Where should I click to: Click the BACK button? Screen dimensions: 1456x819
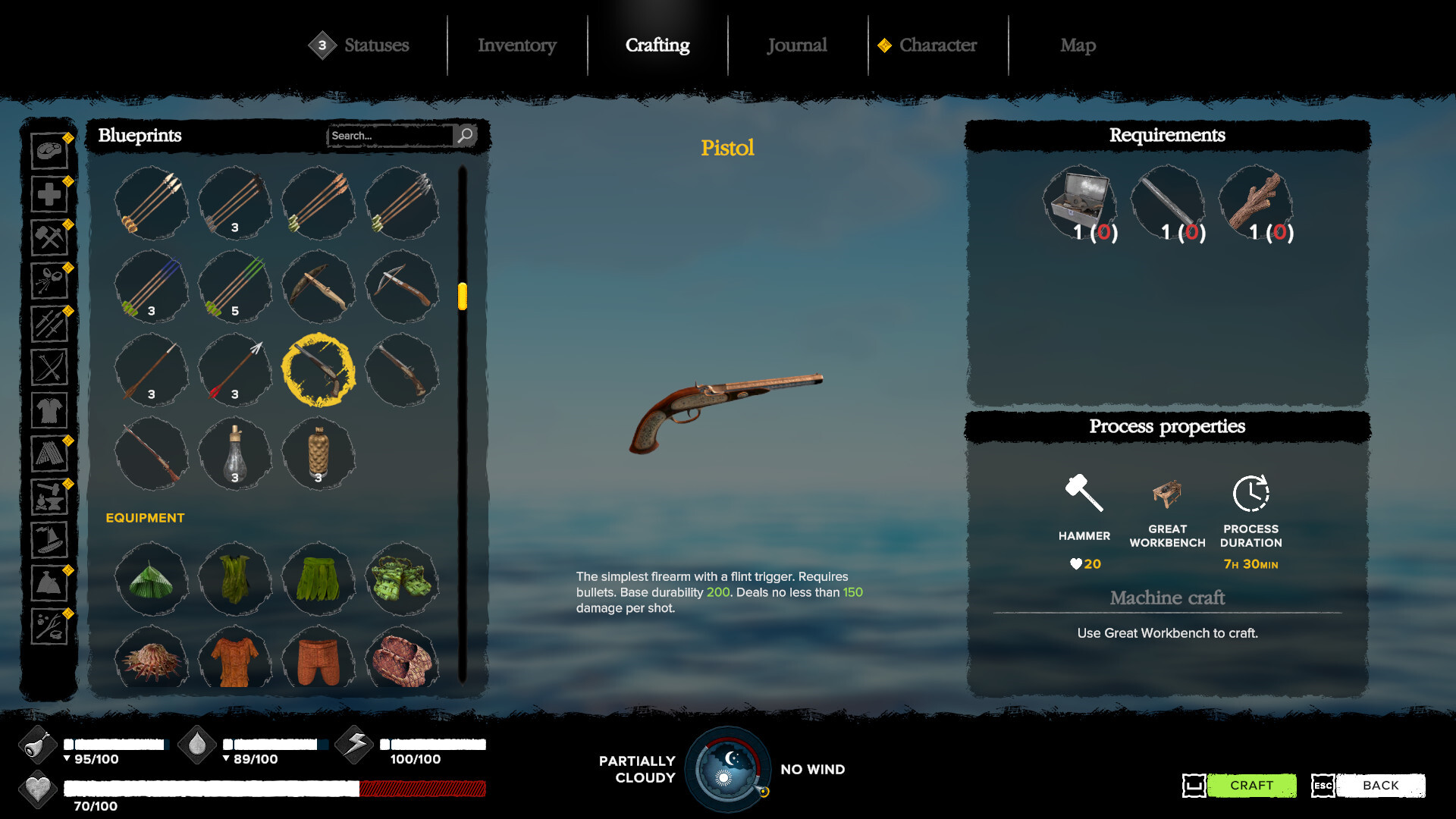(1382, 786)
